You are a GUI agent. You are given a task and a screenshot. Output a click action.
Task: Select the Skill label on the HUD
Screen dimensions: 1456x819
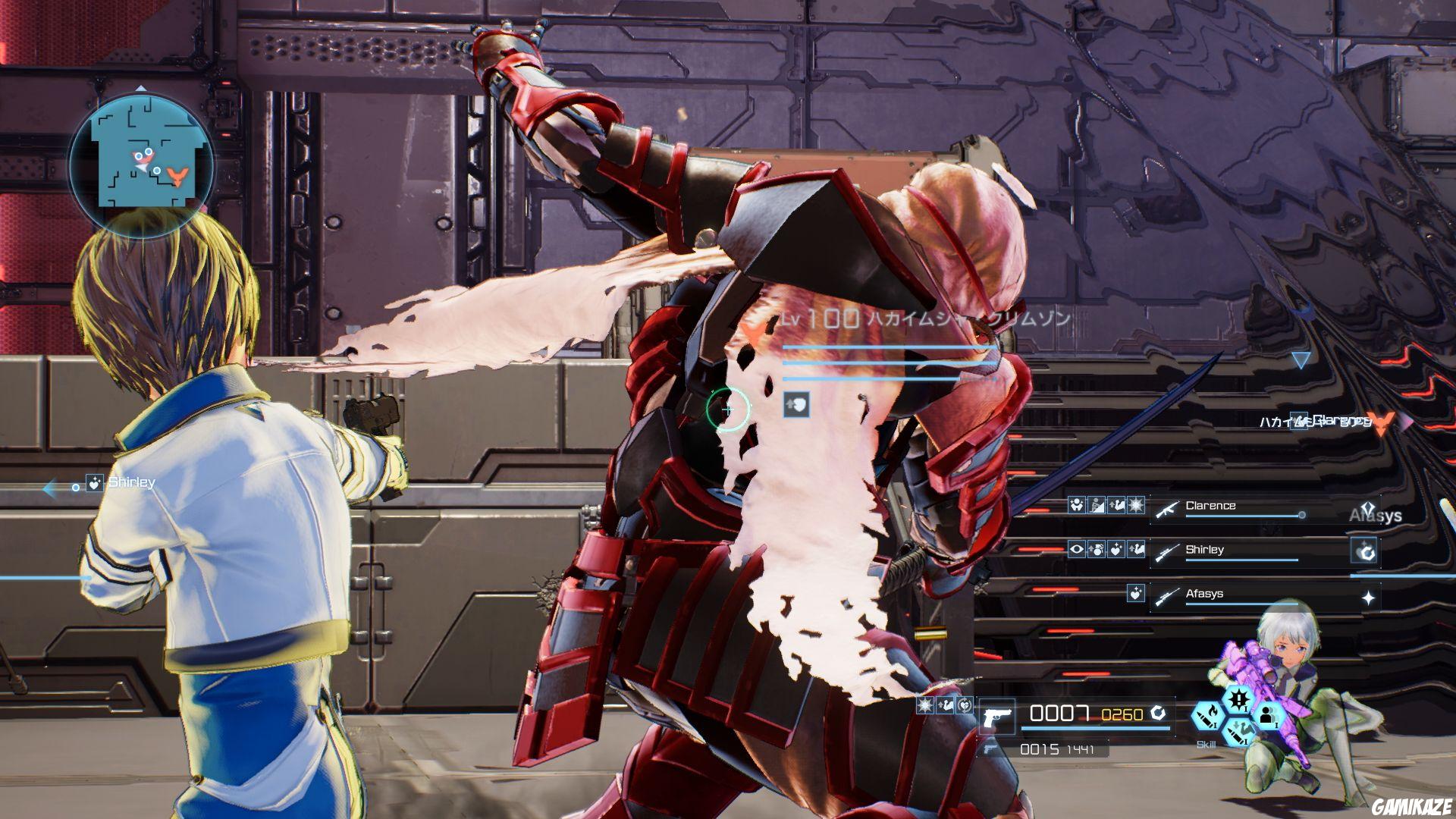[1207, 745]
